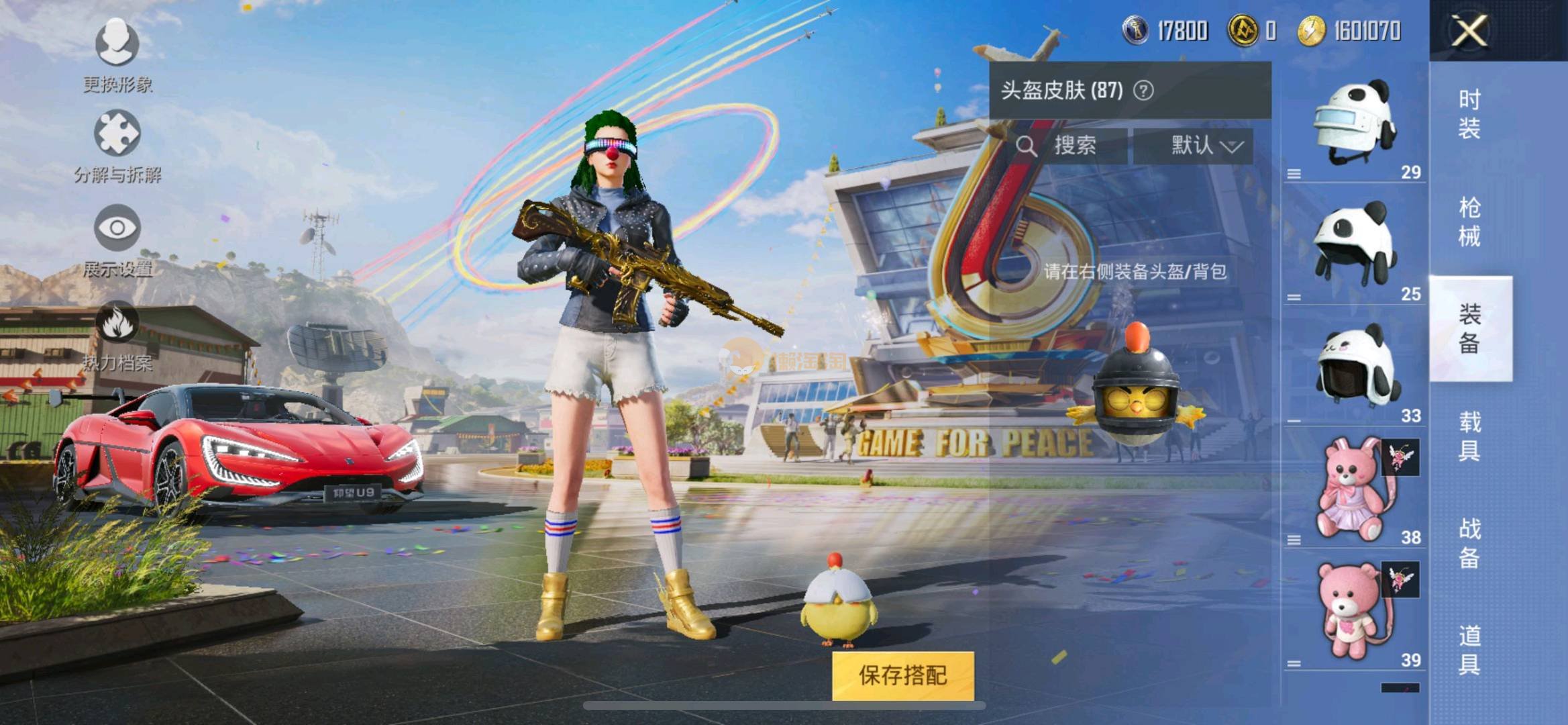Choose the panda face helmet numbered 33

tap(1354, 368)
